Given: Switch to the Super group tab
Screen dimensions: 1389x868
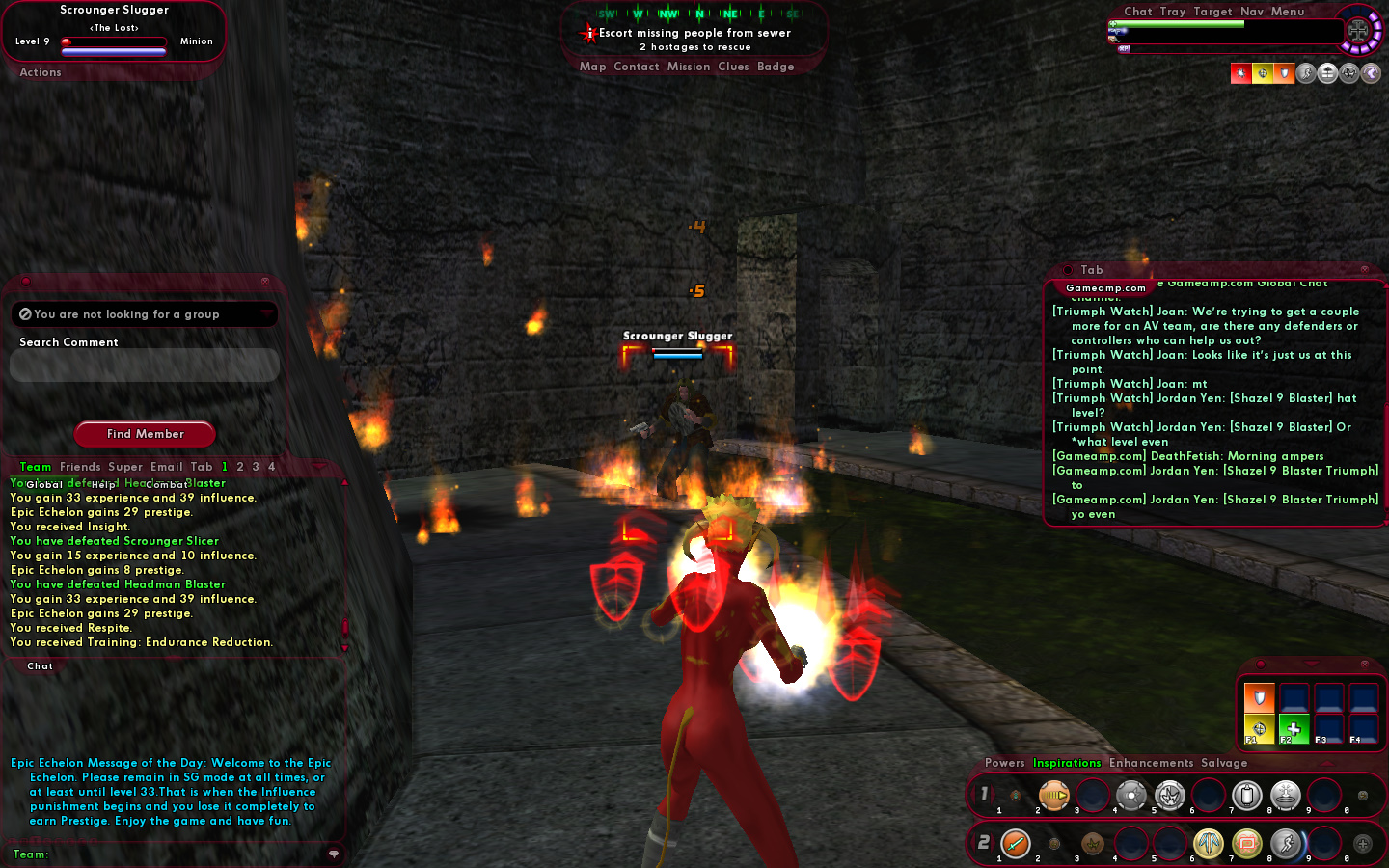Looking at the screenshot, I should click(125, 467).
